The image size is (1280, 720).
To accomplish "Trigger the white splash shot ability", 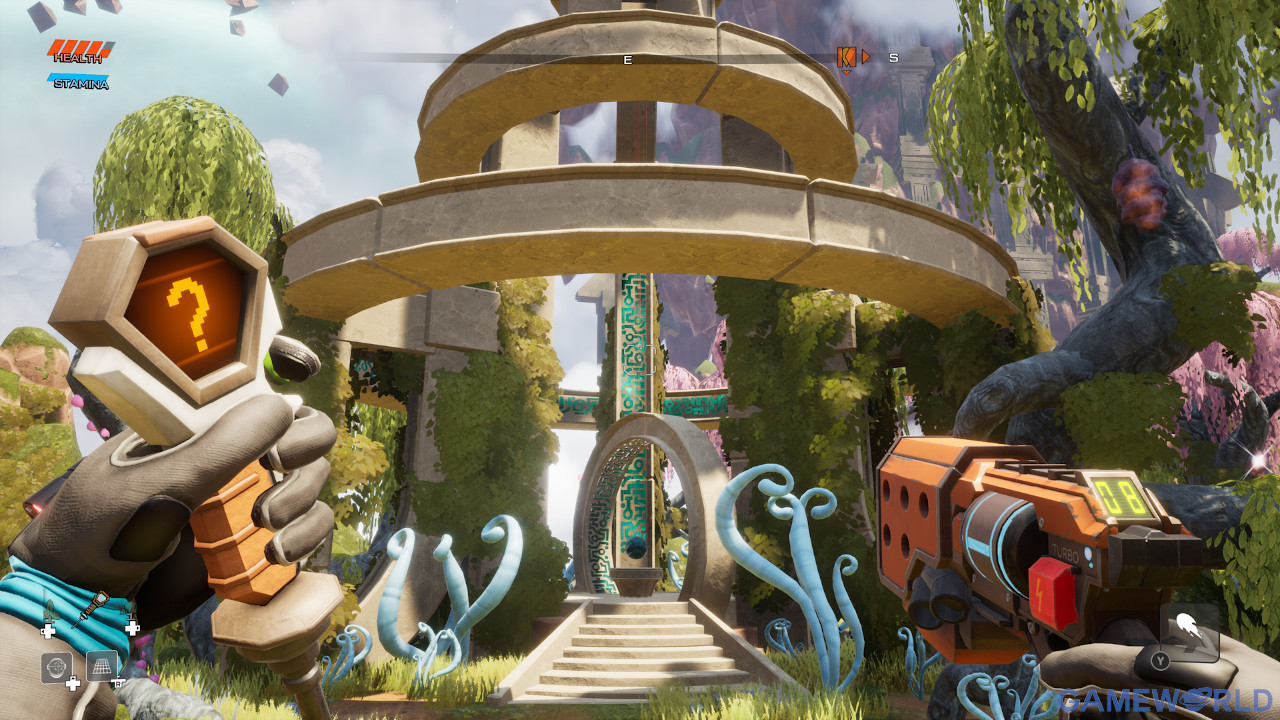I will [x=1189, y=627].
